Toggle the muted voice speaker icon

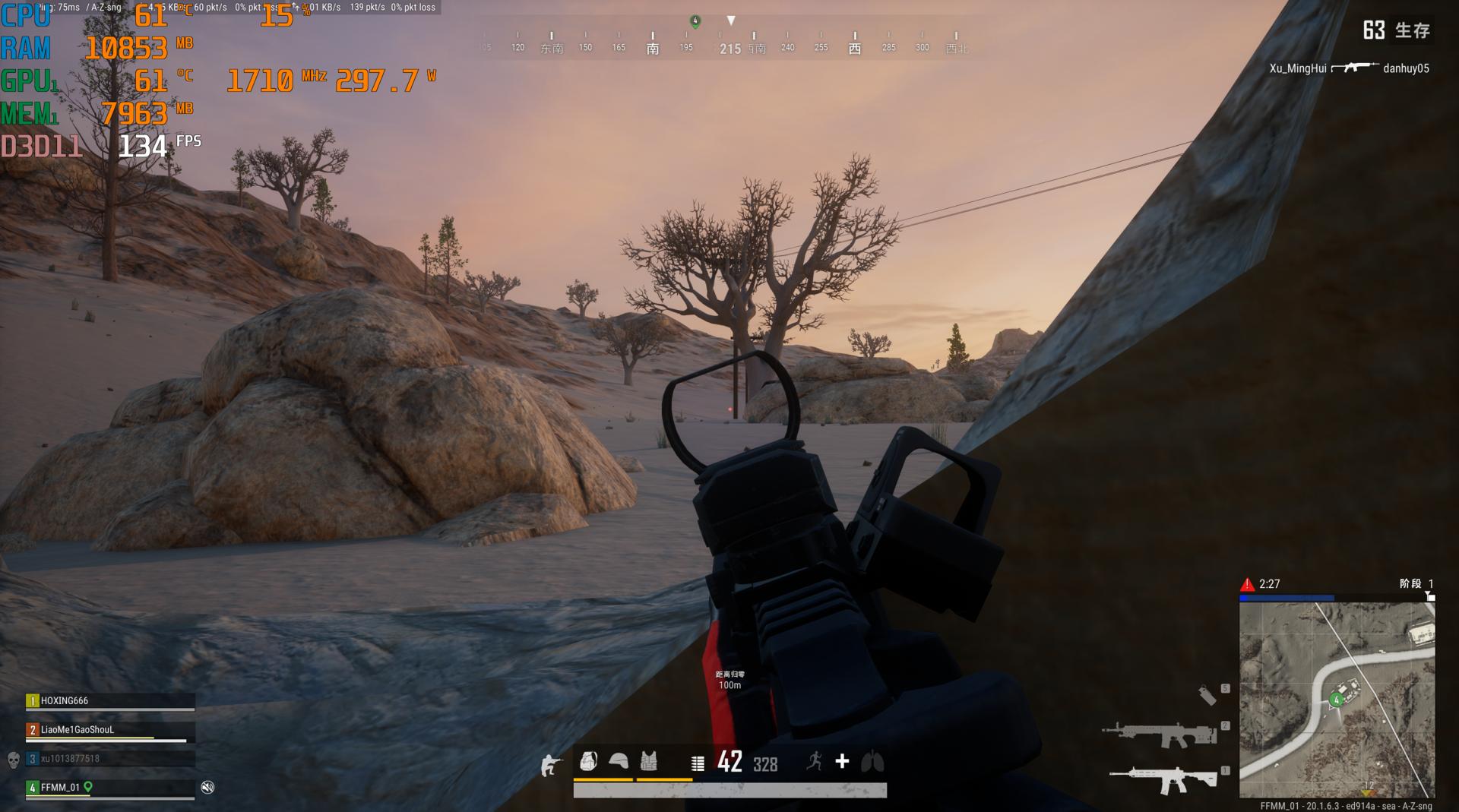point(207,788)
